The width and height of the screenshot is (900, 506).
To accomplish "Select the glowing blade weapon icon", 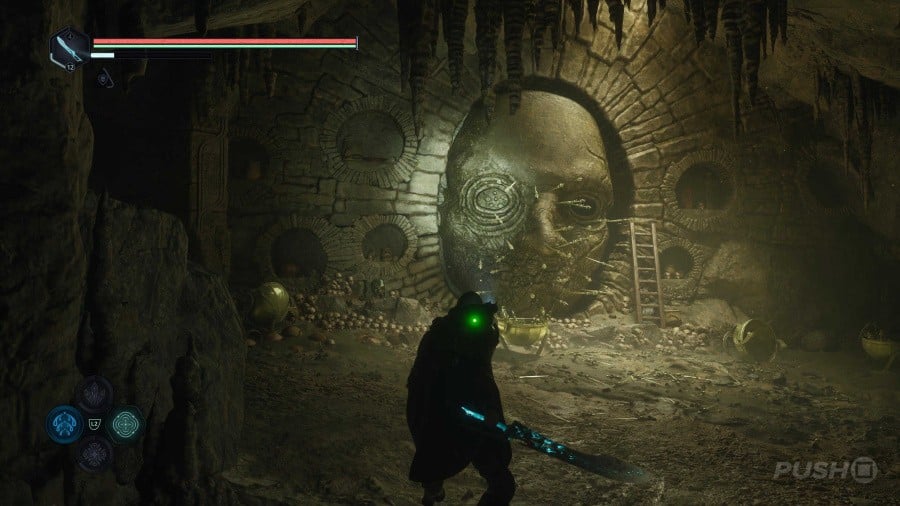I will click(68, 47).
